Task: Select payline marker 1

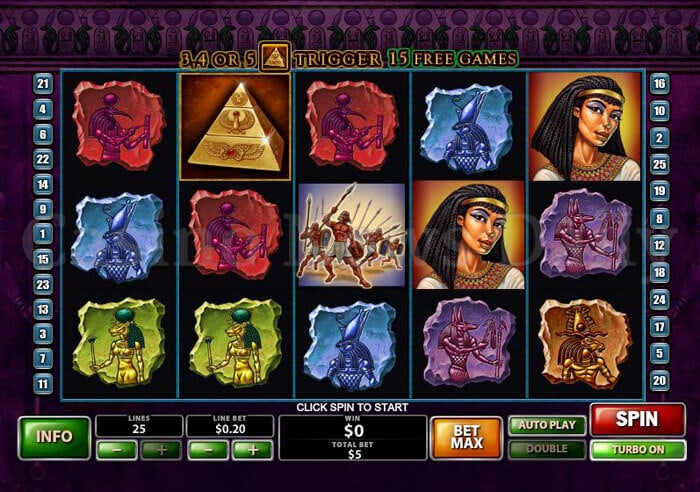Action: tap(42, 234)
